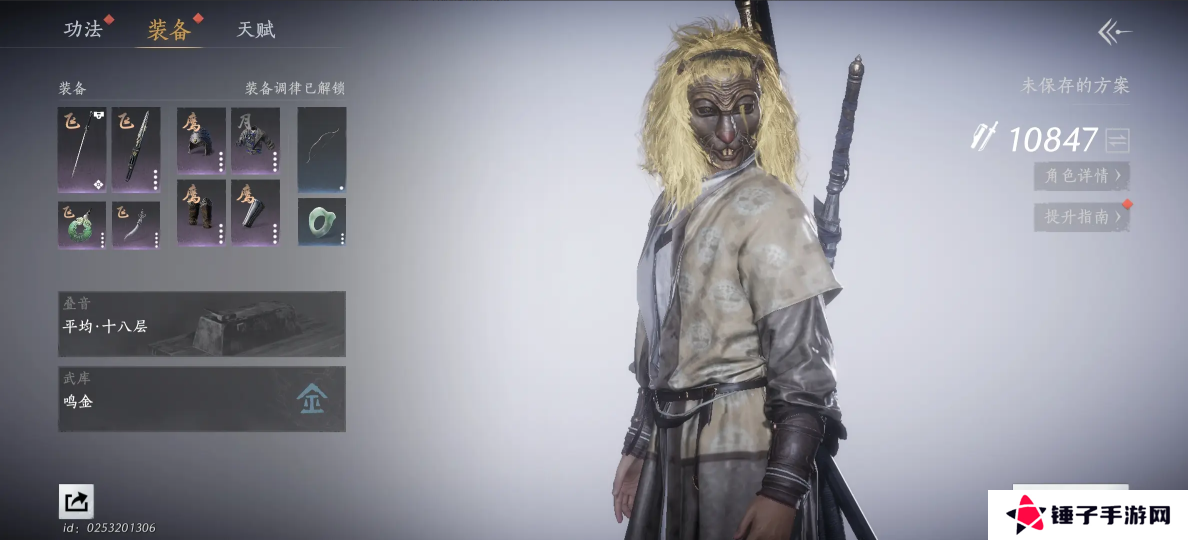1188x540 pixels.
Task: Open the 提升指南 upgrade guide
Action: 1082,216
